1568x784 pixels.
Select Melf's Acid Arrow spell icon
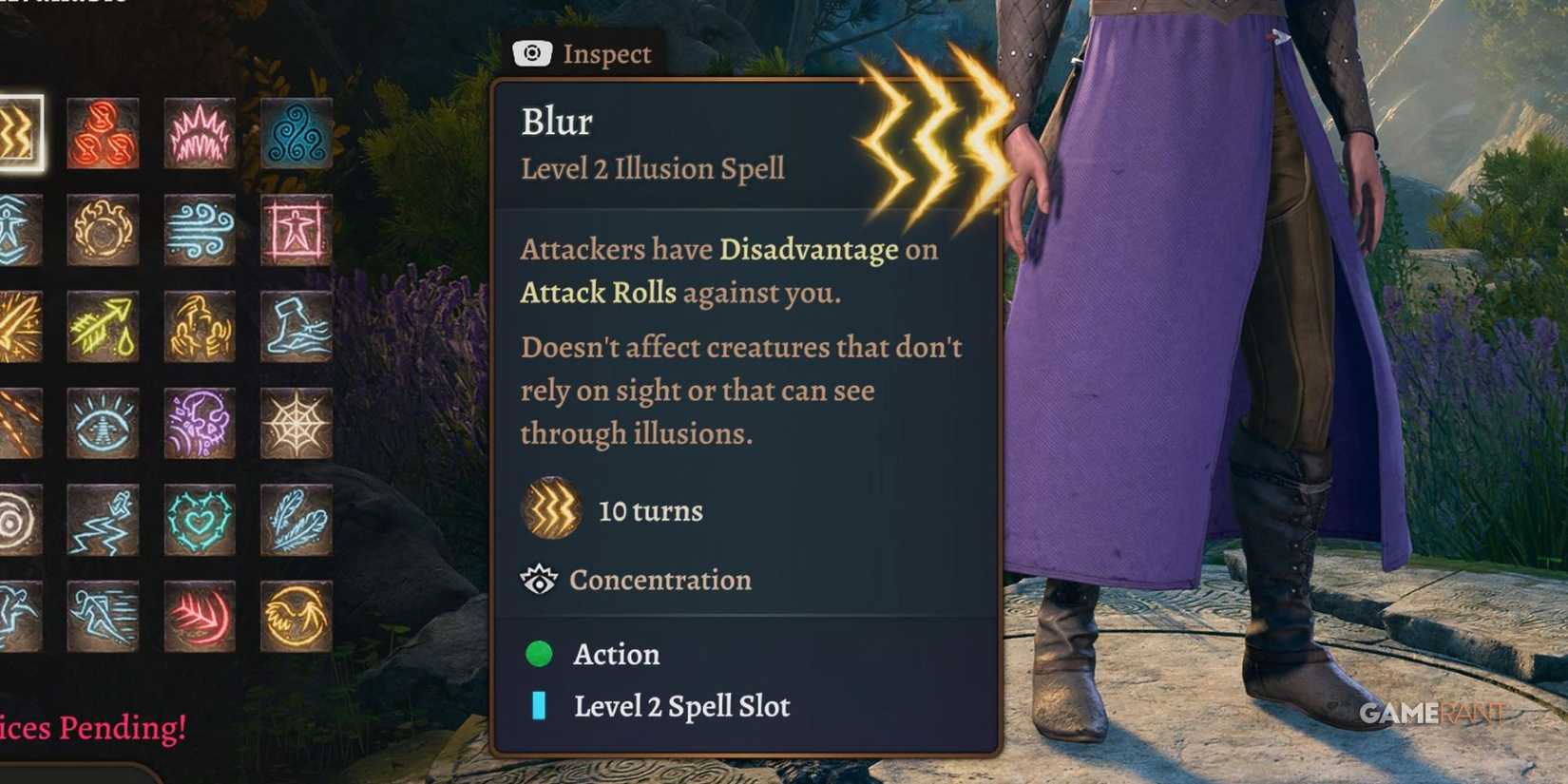tap(105, 328)
